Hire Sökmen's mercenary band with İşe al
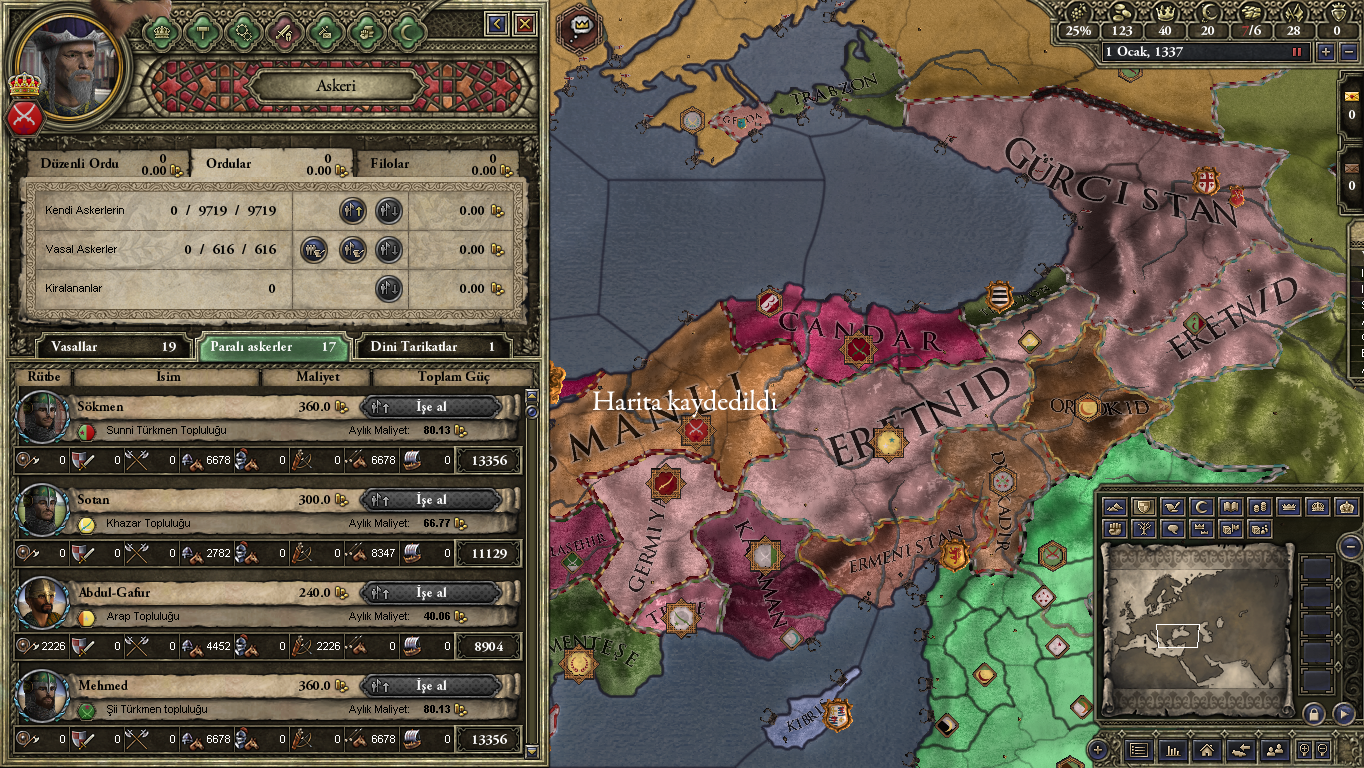This screenshot has width=1364, height=768. tap(431, 407)
